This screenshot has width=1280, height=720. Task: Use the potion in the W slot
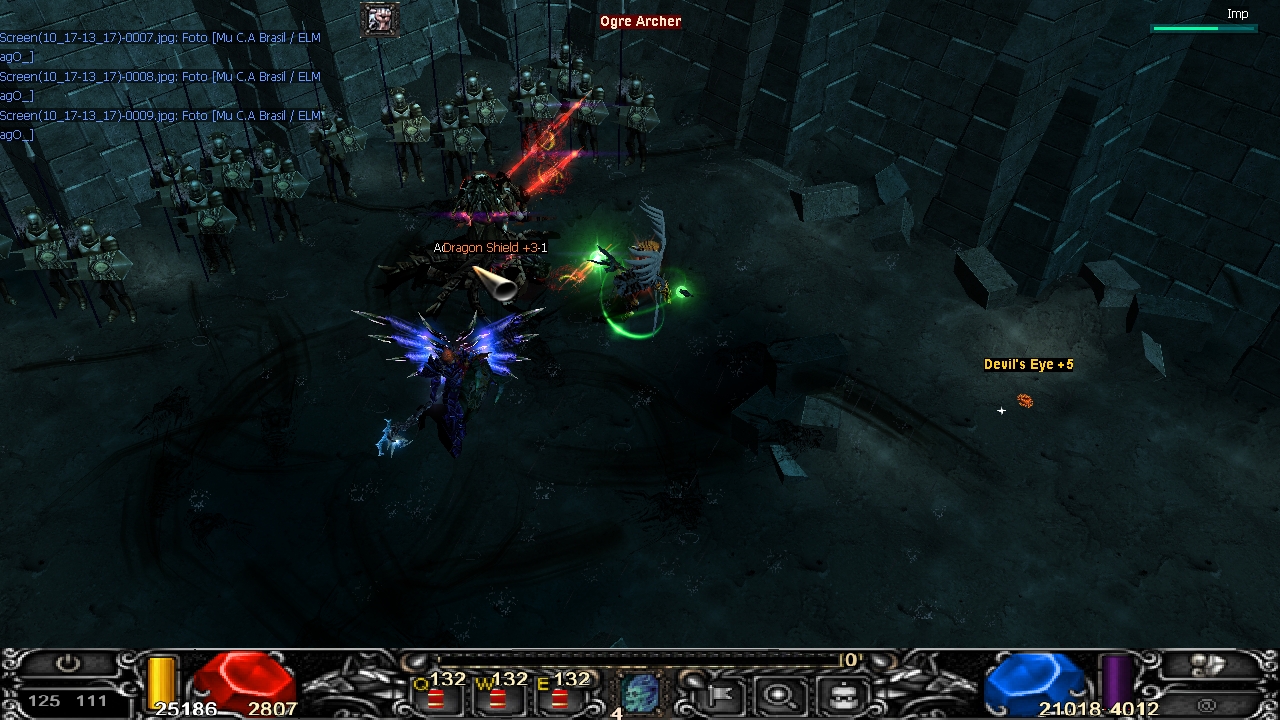click(497, 696)
